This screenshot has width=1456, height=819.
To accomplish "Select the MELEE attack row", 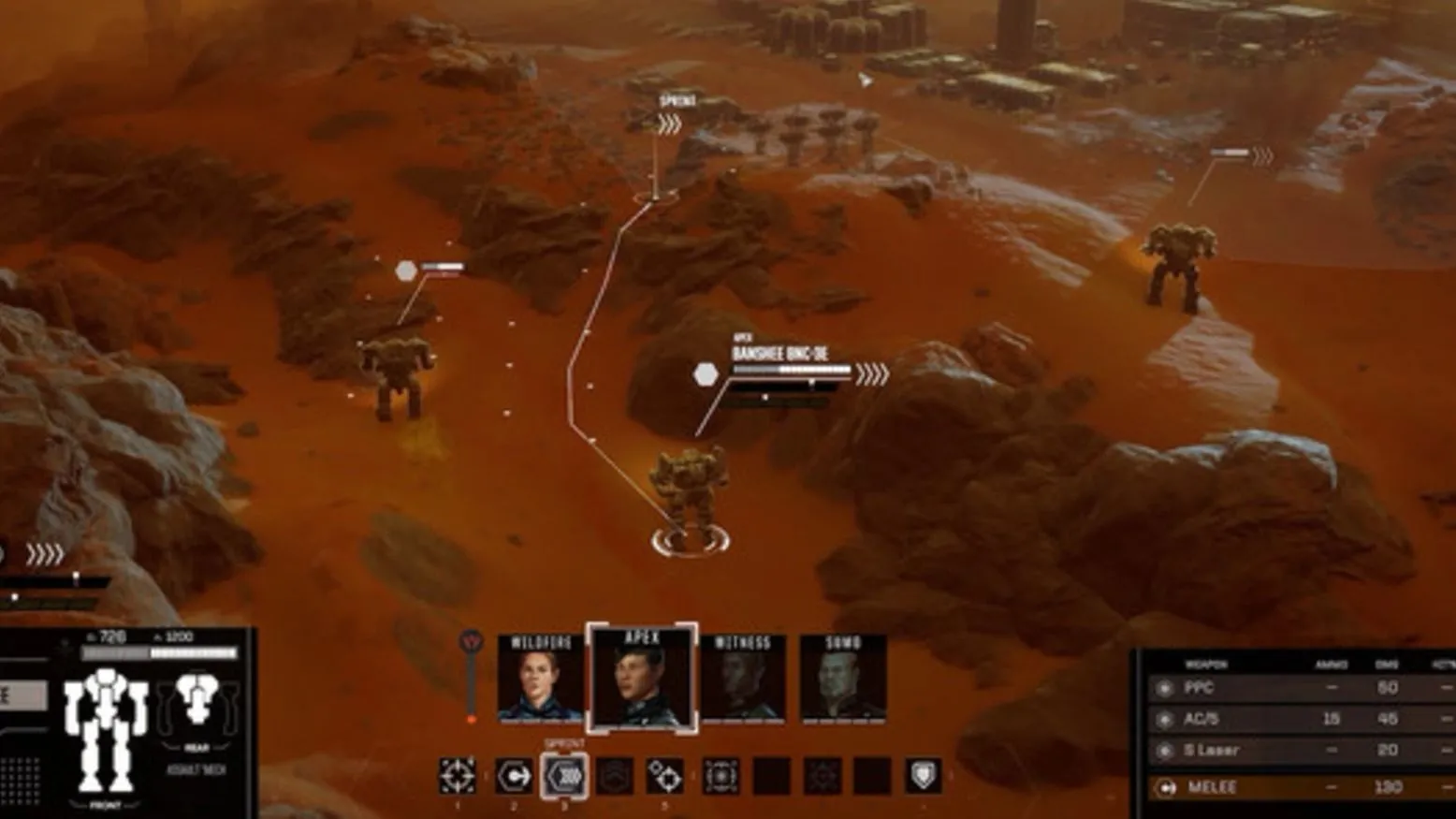I will click(x=1301, y=787).
